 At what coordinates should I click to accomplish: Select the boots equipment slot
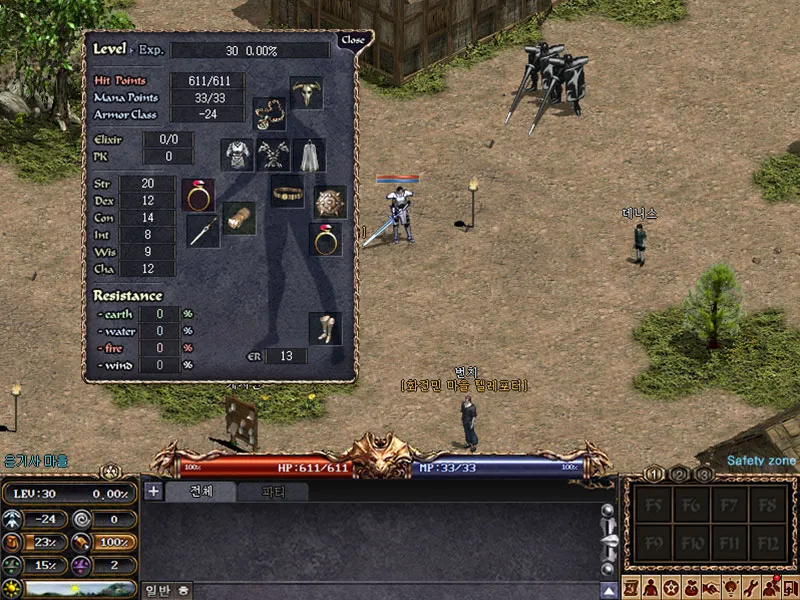pyautogui.click(x=324, y=328)
